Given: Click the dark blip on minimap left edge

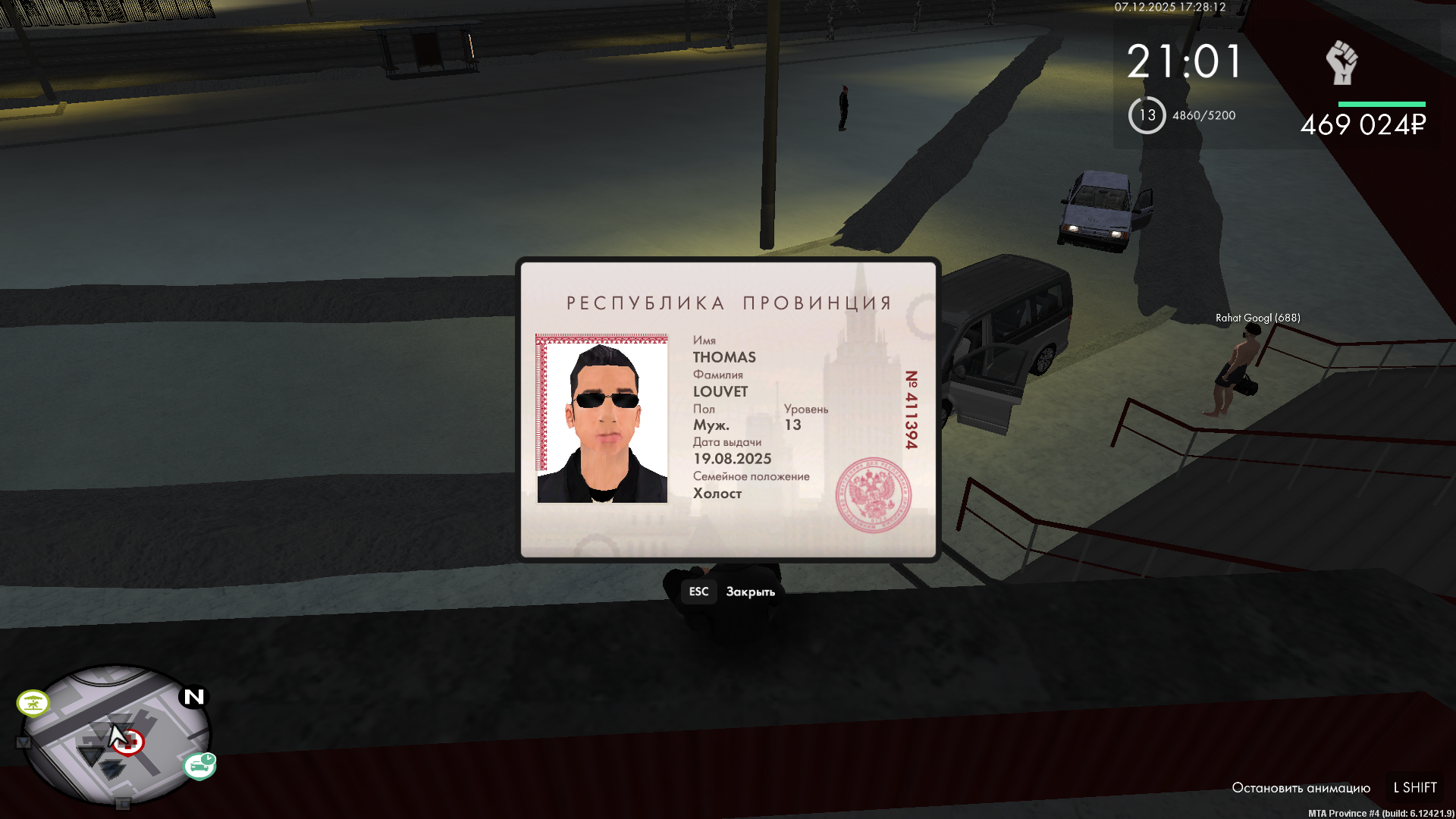Looking at the screenshot, I should 24,742.
